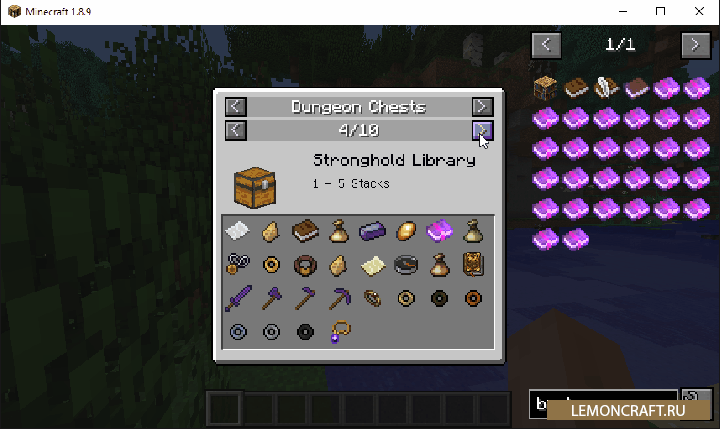Click the button beside the search field
The image size is (720, 429).
[693, 401]
